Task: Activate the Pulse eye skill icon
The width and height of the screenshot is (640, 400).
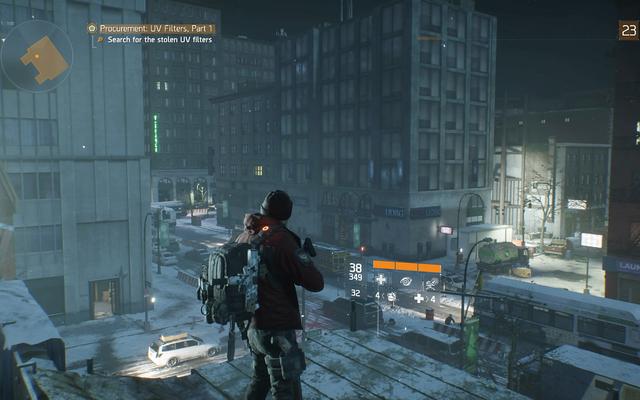Action: (x=405, y=281)
